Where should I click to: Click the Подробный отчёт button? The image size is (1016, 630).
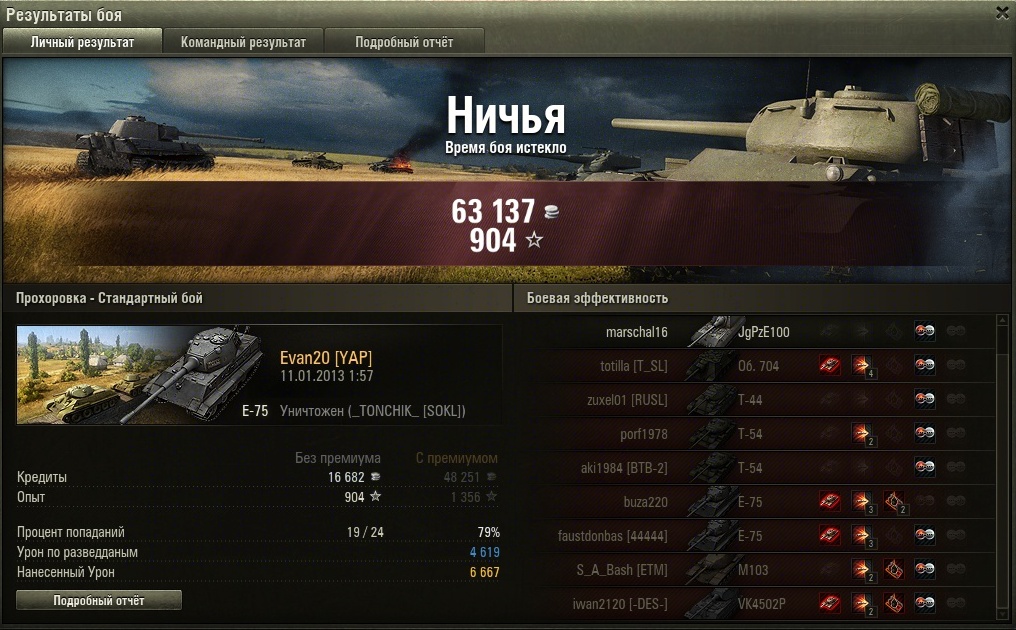pyautogui.click(x=99, y=600)
